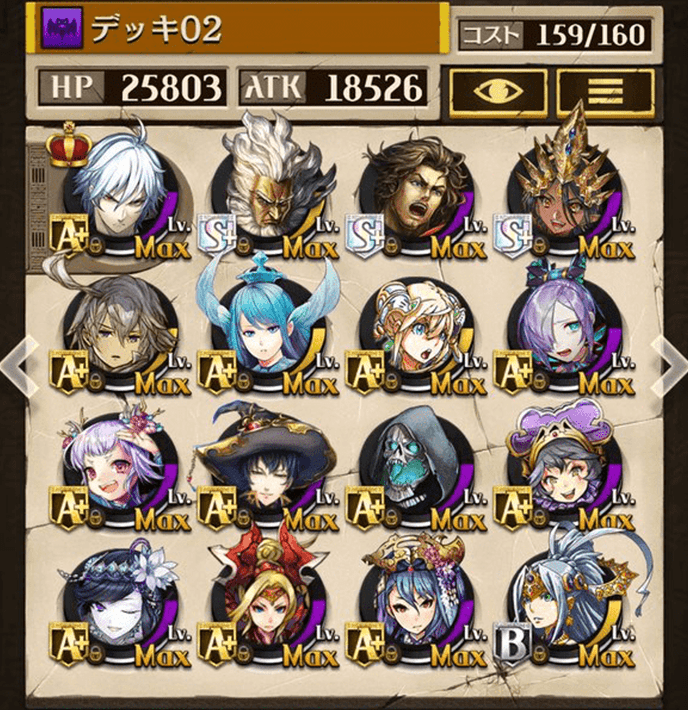
Task: Toggle the eye view button
Action: 496,91
